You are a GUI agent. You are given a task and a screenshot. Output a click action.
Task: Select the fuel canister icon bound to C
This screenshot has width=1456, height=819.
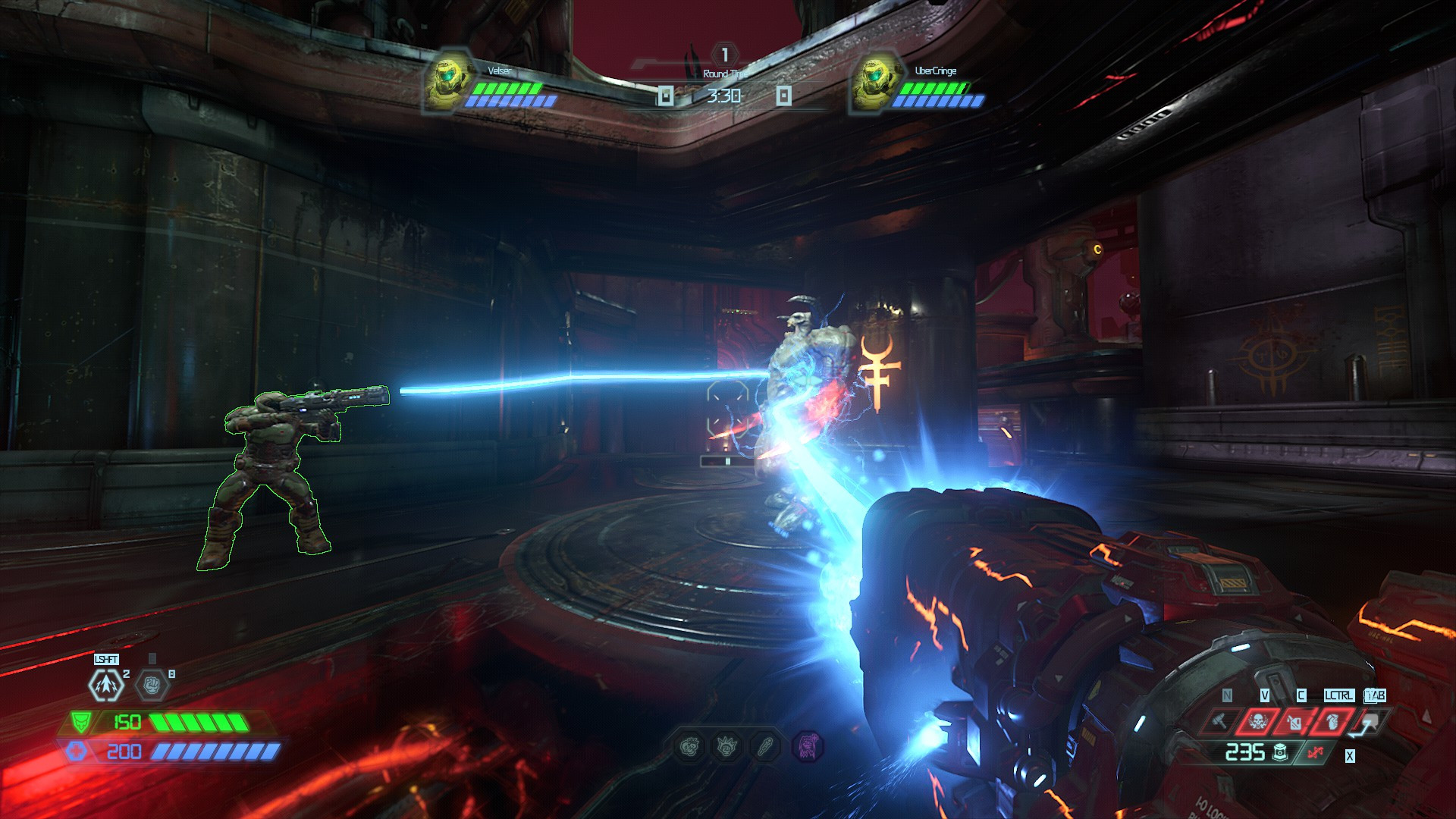click(x=1295, y=723)
